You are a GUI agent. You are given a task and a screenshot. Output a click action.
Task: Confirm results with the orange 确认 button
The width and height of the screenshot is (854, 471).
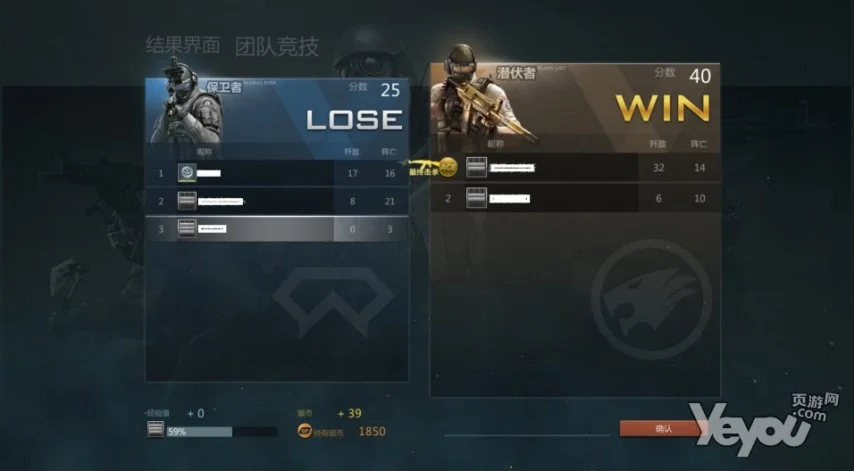click(662, 428)
